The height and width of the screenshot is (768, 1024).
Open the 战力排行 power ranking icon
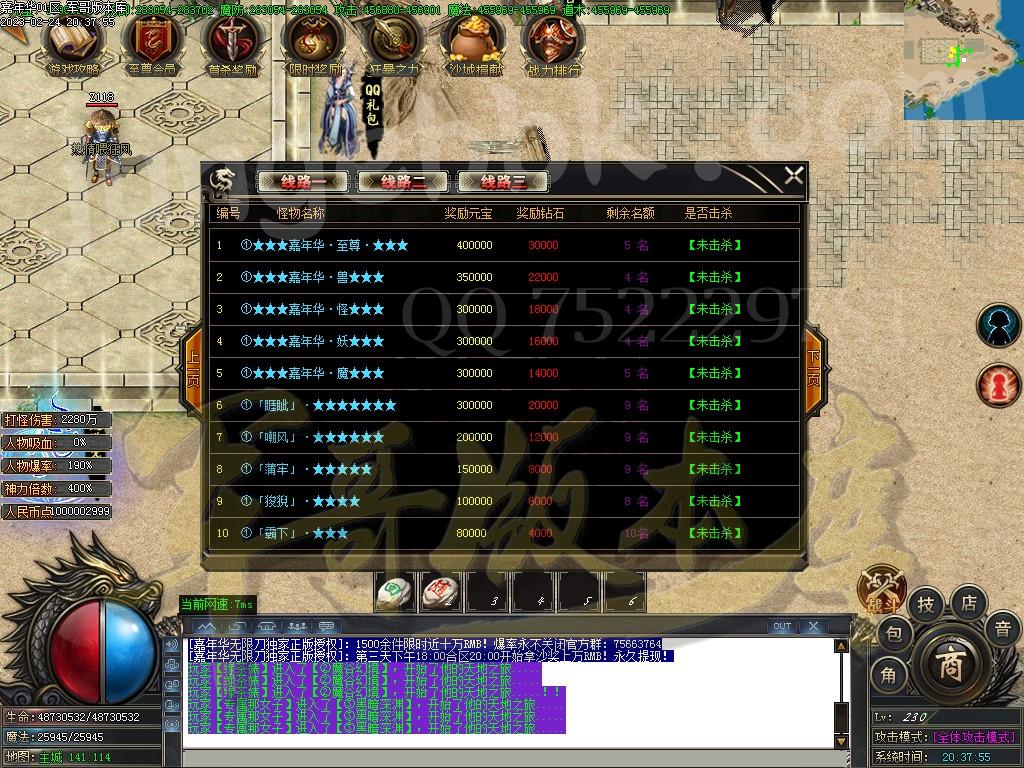click(x=552, y=45)
